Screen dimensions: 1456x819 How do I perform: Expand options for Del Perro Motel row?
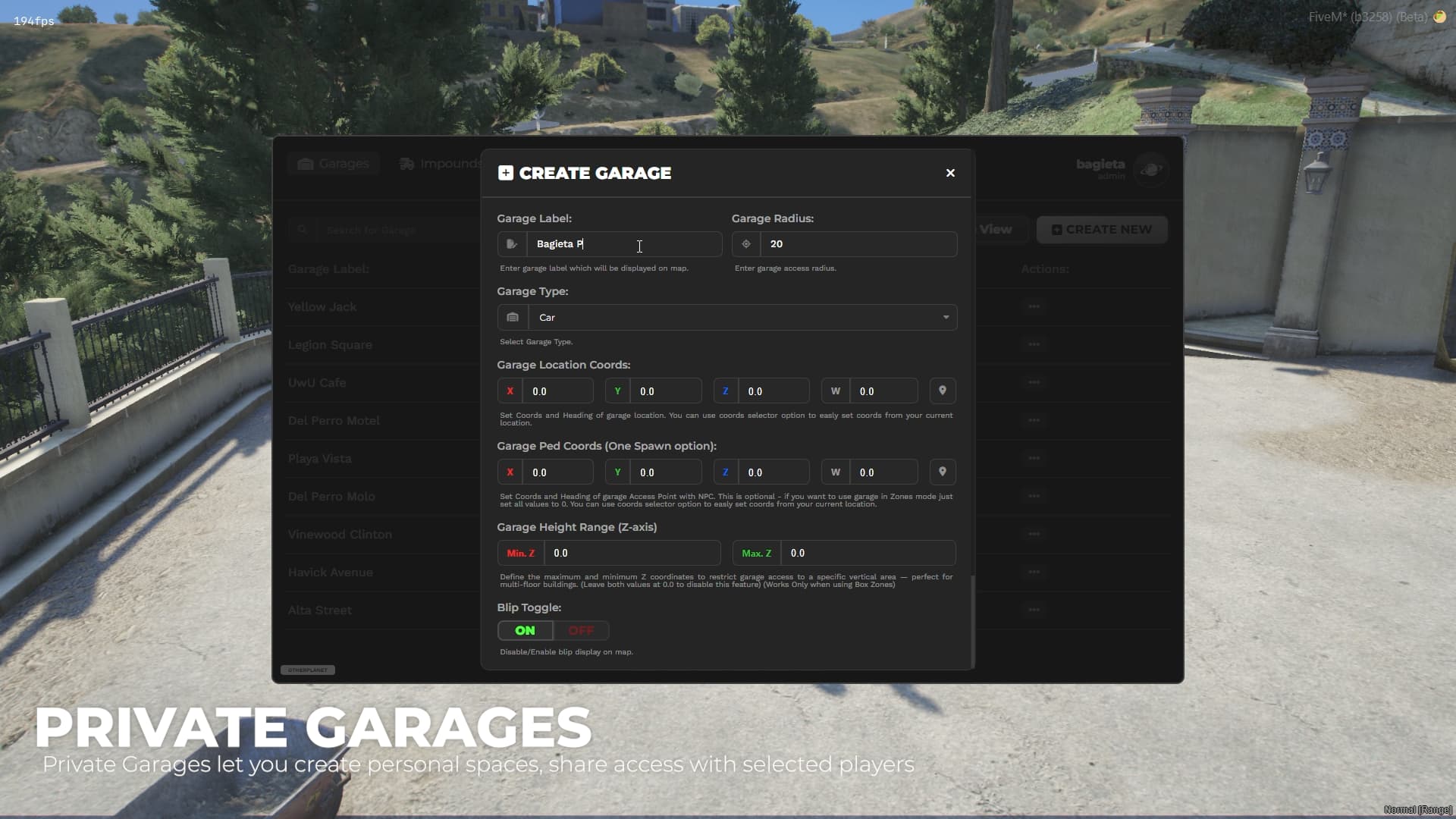tap(1034, 420)
